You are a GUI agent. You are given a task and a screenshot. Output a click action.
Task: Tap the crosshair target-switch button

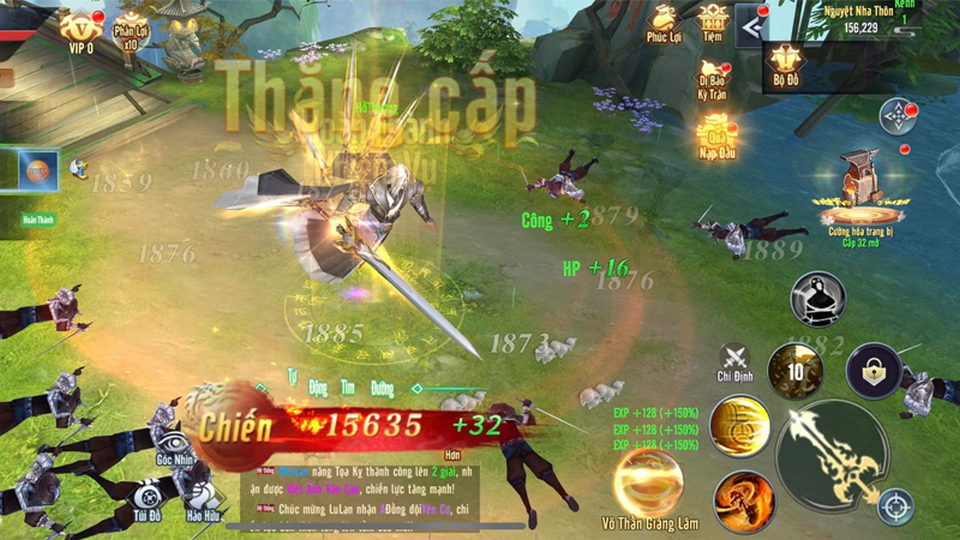tap(895, 506)
